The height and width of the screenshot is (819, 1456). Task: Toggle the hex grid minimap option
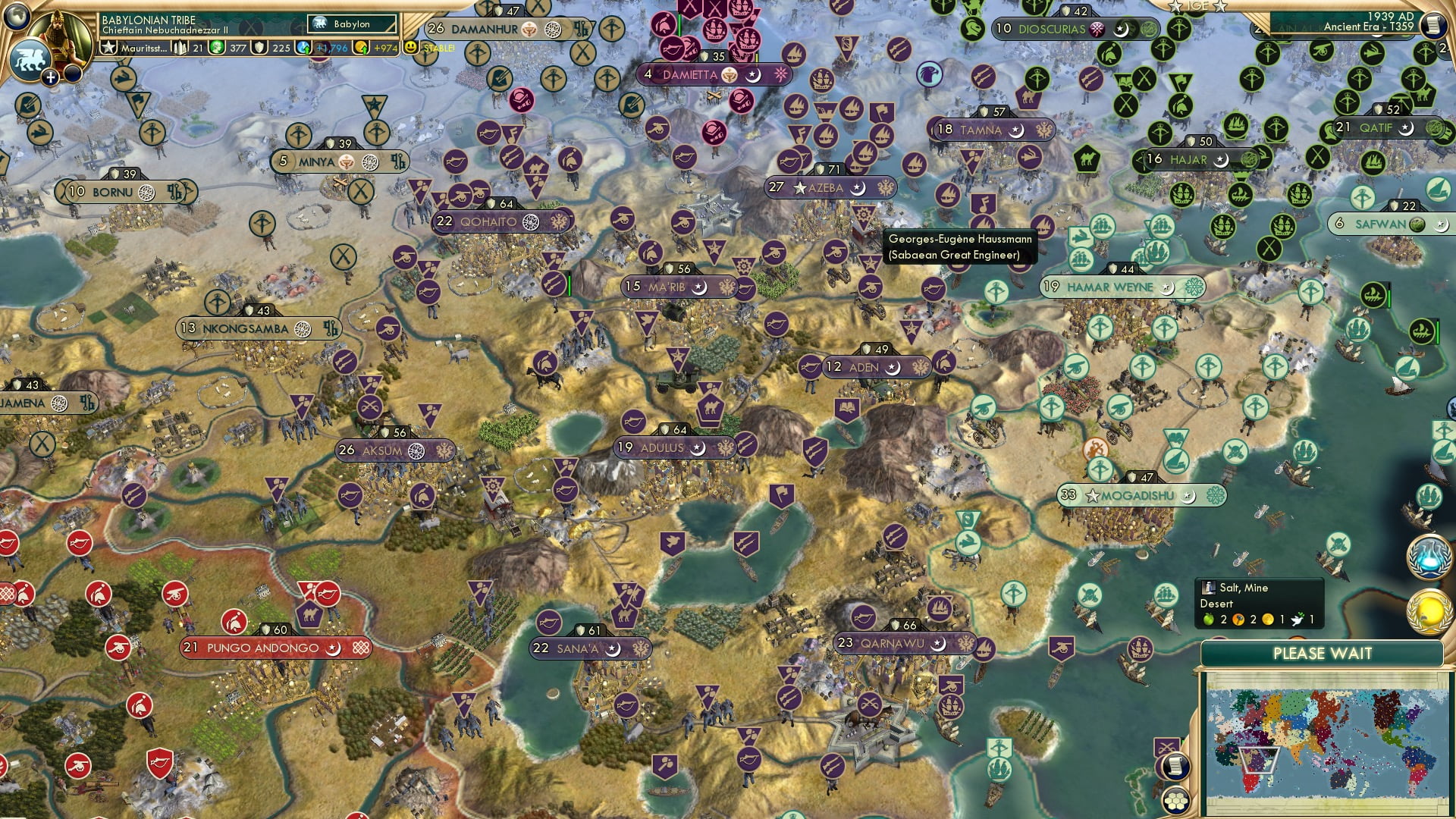1175,801
